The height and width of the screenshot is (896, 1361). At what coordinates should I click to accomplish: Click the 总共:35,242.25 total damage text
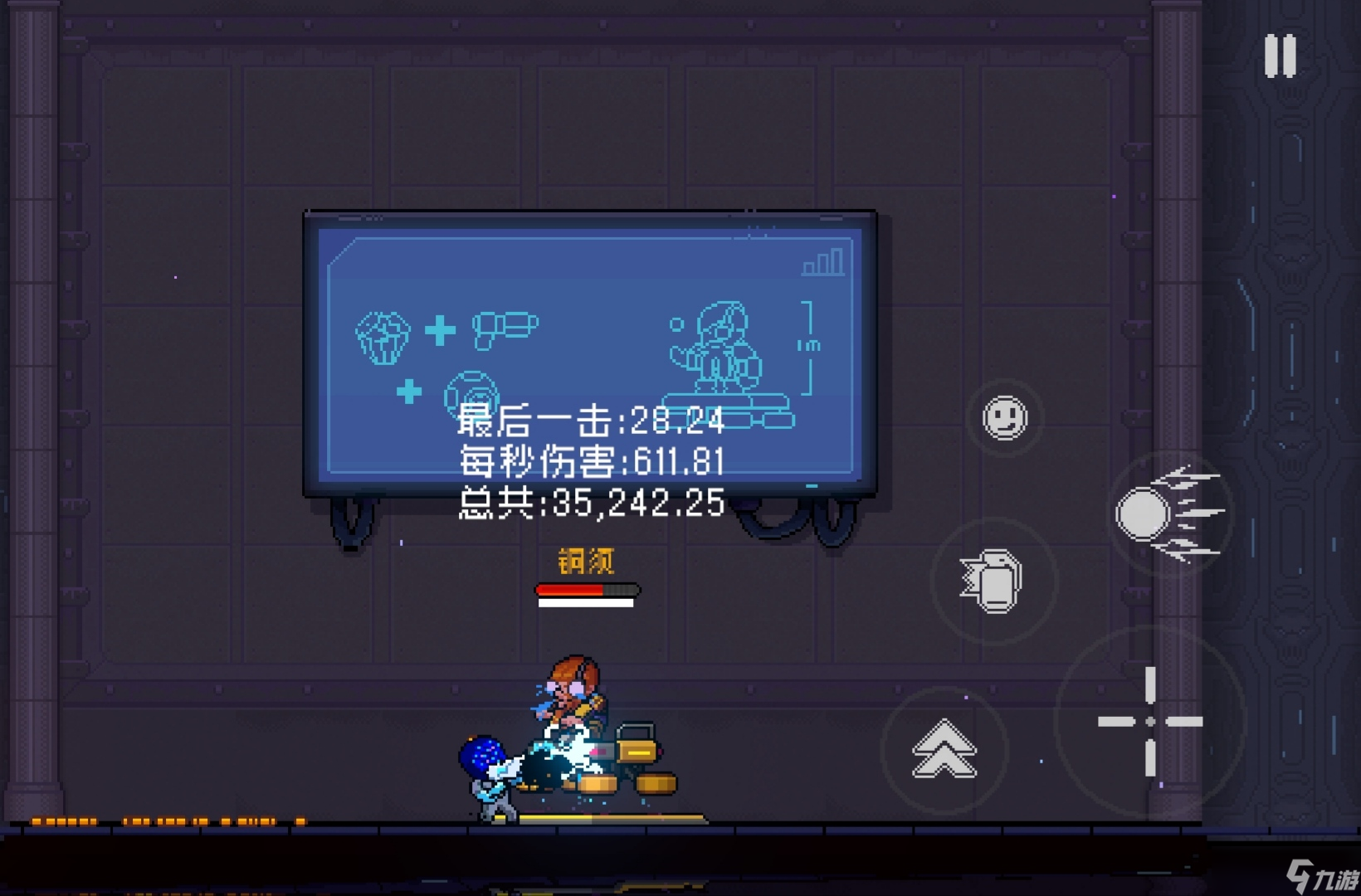coord(591,501)
